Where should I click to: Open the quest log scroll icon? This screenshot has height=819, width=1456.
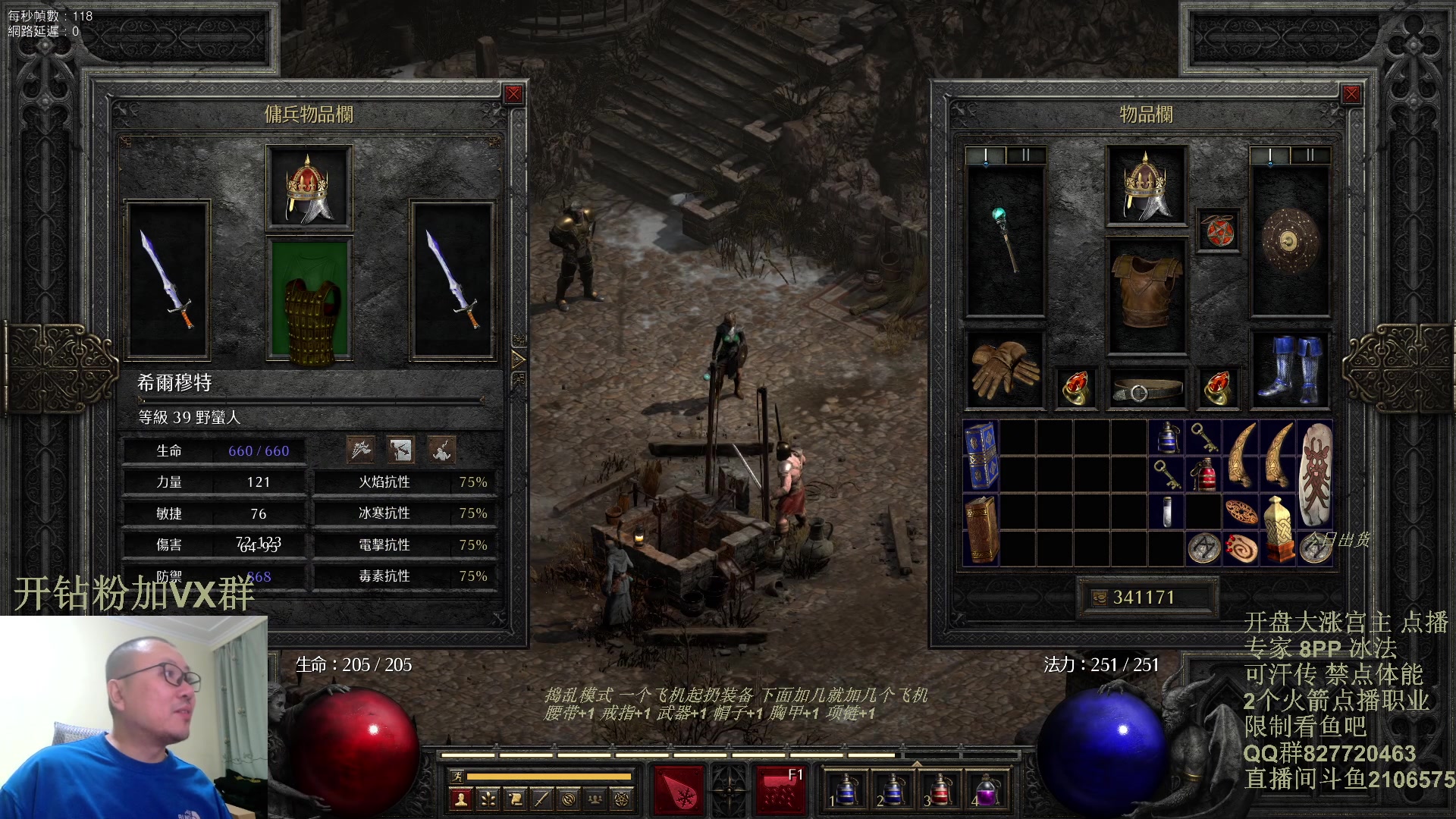pos(514,799)
